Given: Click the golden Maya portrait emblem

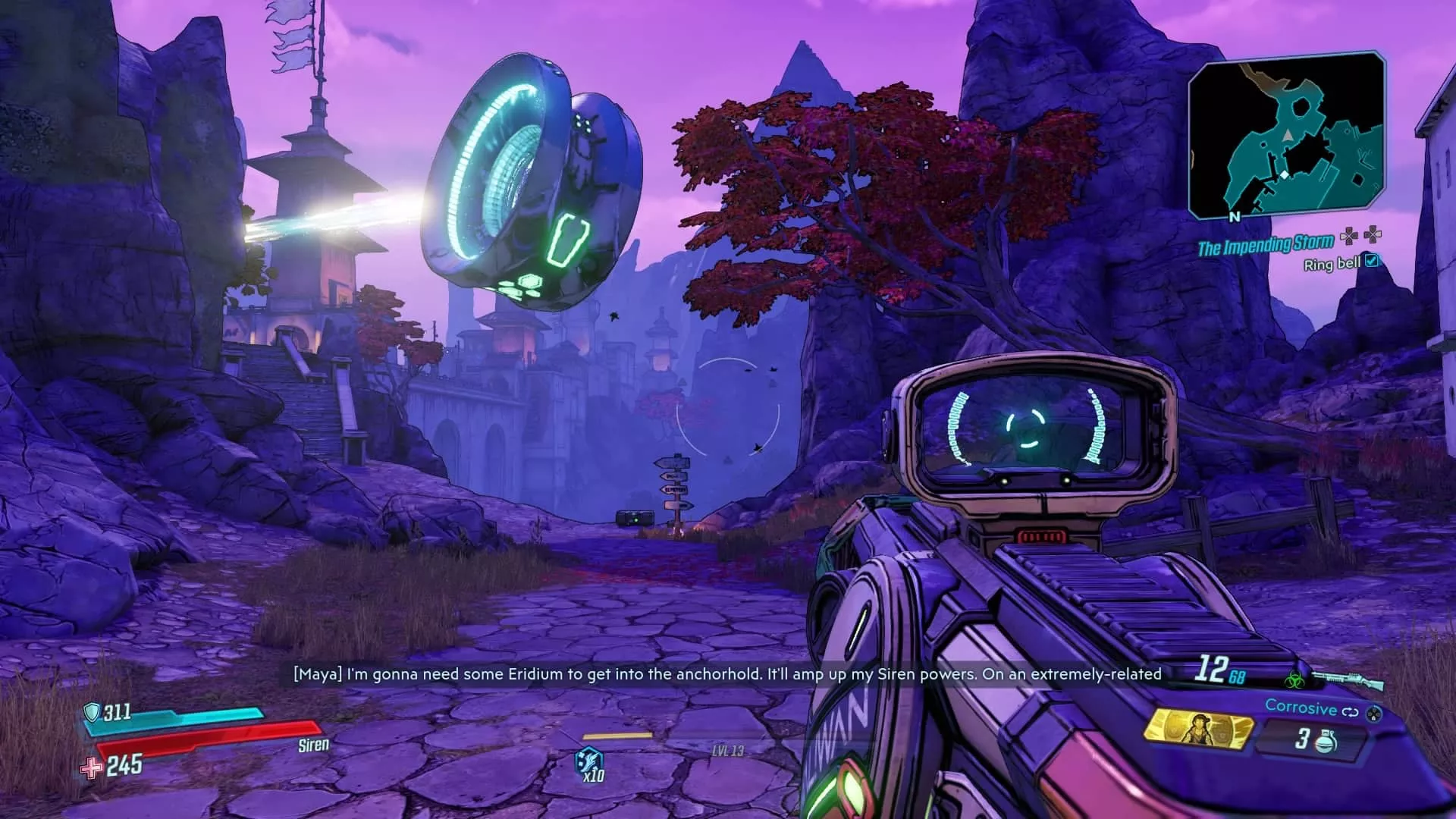Looking at the screenshot, I should (1200, 731).
